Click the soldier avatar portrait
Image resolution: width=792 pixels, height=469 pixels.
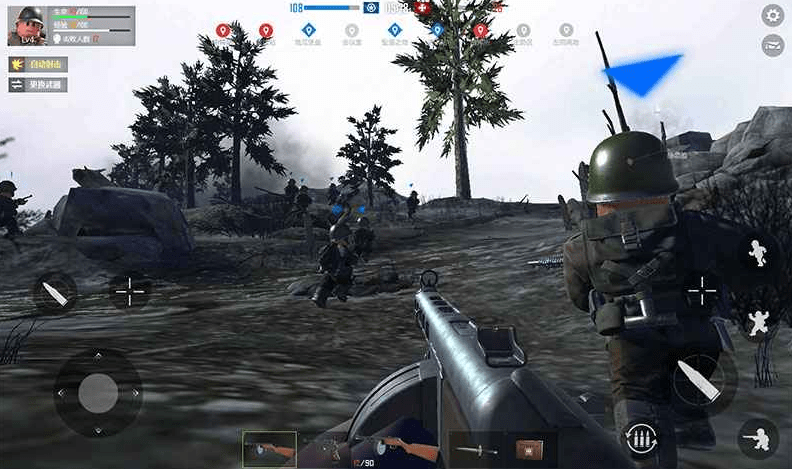point(26,25)
